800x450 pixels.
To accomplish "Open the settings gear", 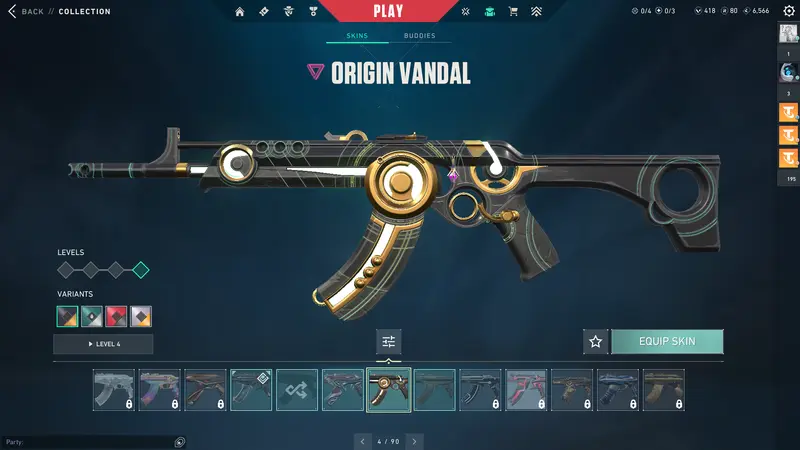I will pos(788,11).
